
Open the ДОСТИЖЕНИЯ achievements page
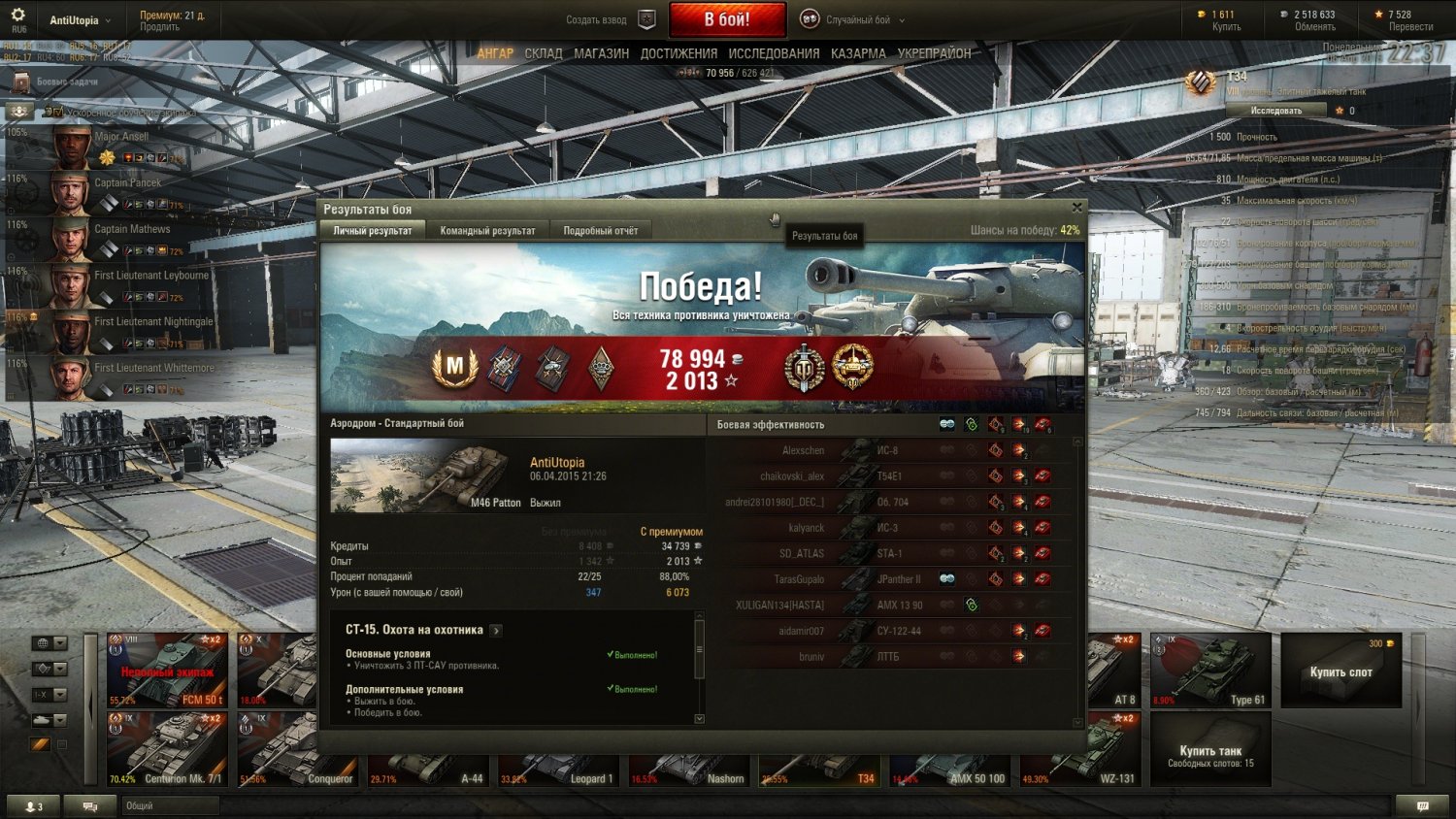click(678, 54)
